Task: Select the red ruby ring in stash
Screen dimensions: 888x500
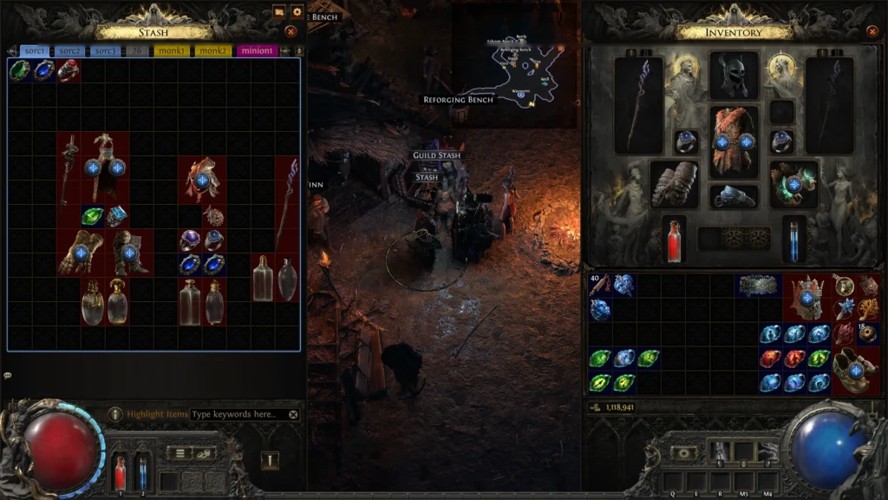Action: (x=68, y=70)
